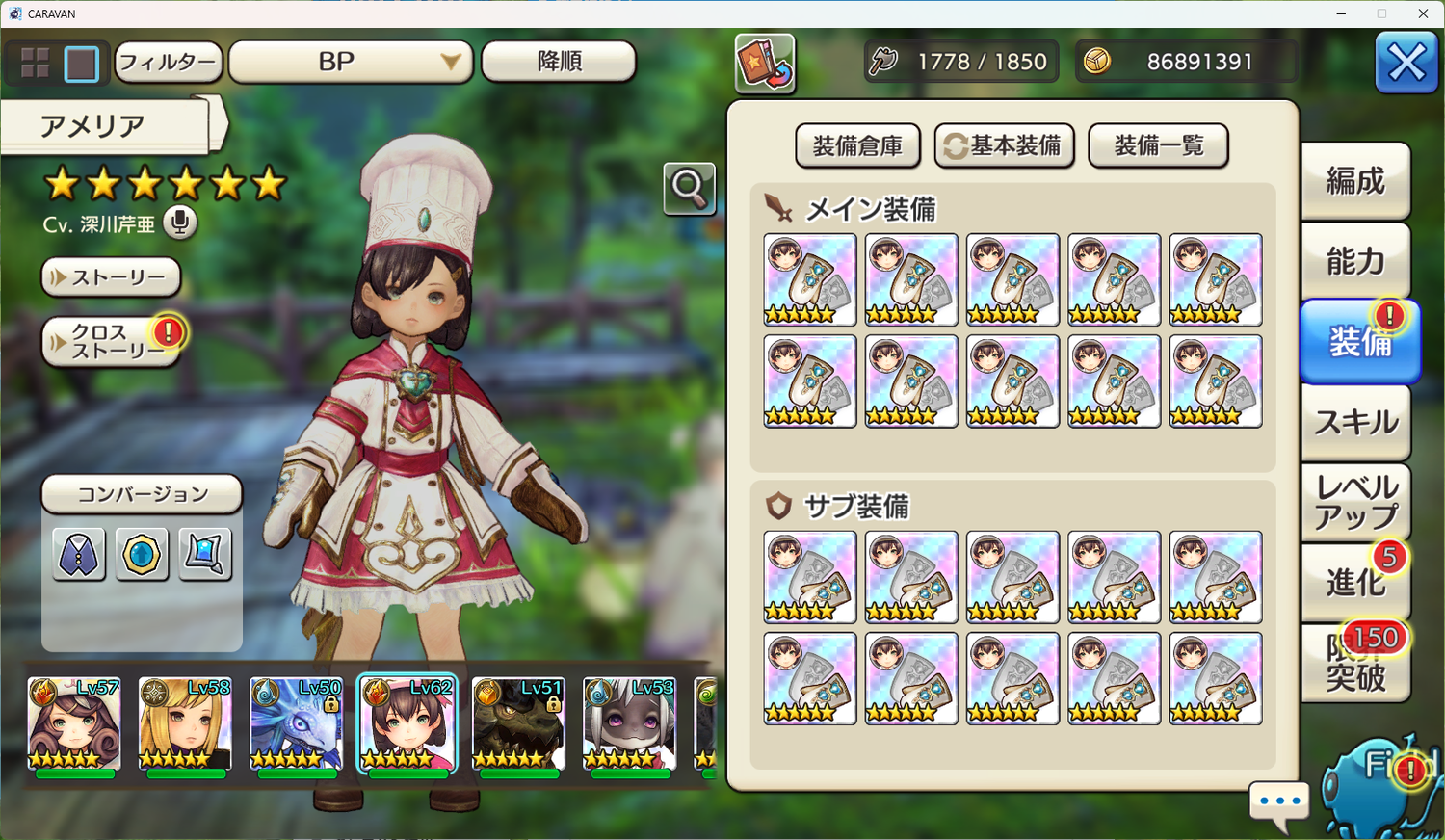Open the 装備一覧 equipment list

click(x=1158, y=146)
